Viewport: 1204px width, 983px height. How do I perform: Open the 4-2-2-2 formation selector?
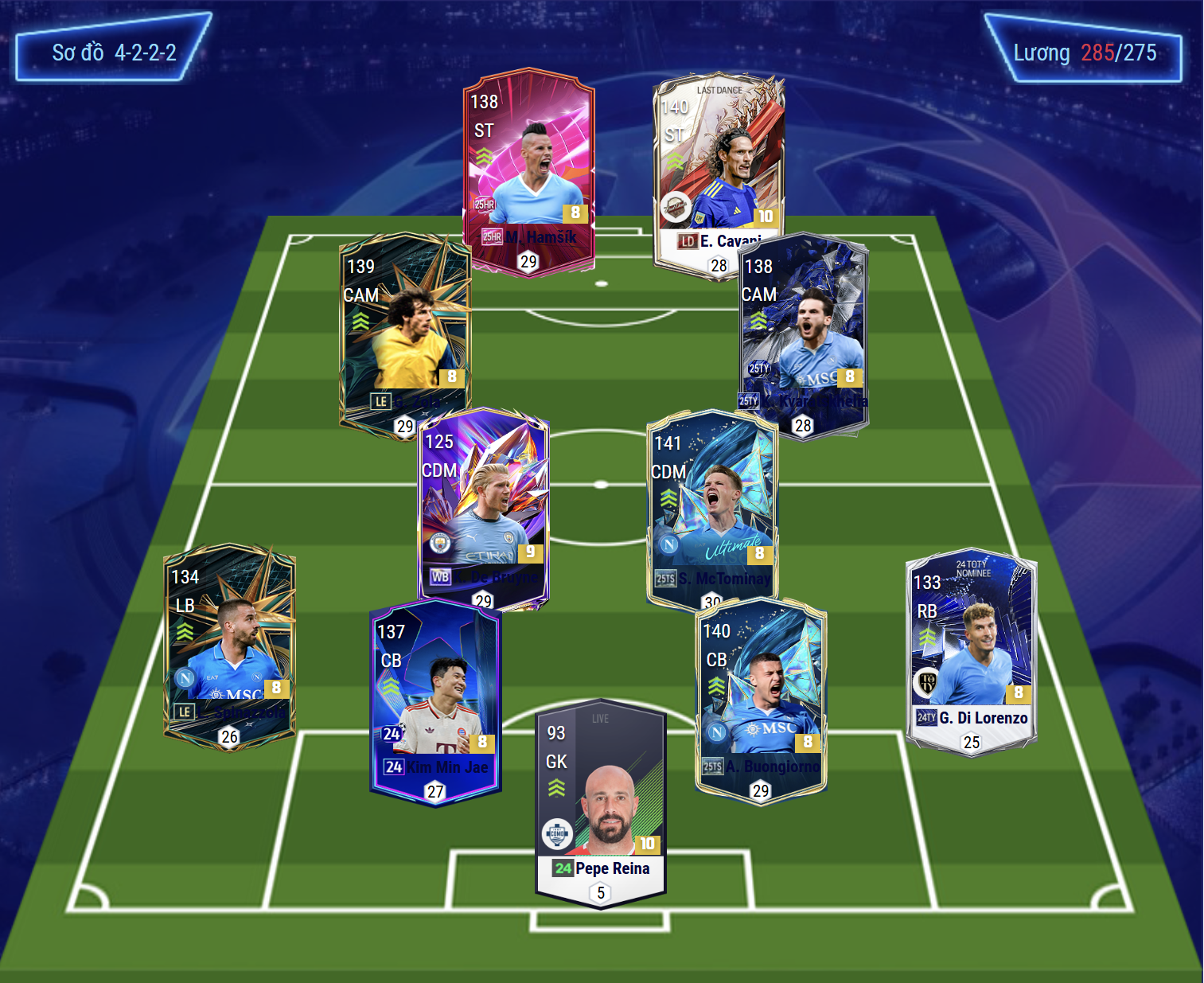click(x=114, y=53)
